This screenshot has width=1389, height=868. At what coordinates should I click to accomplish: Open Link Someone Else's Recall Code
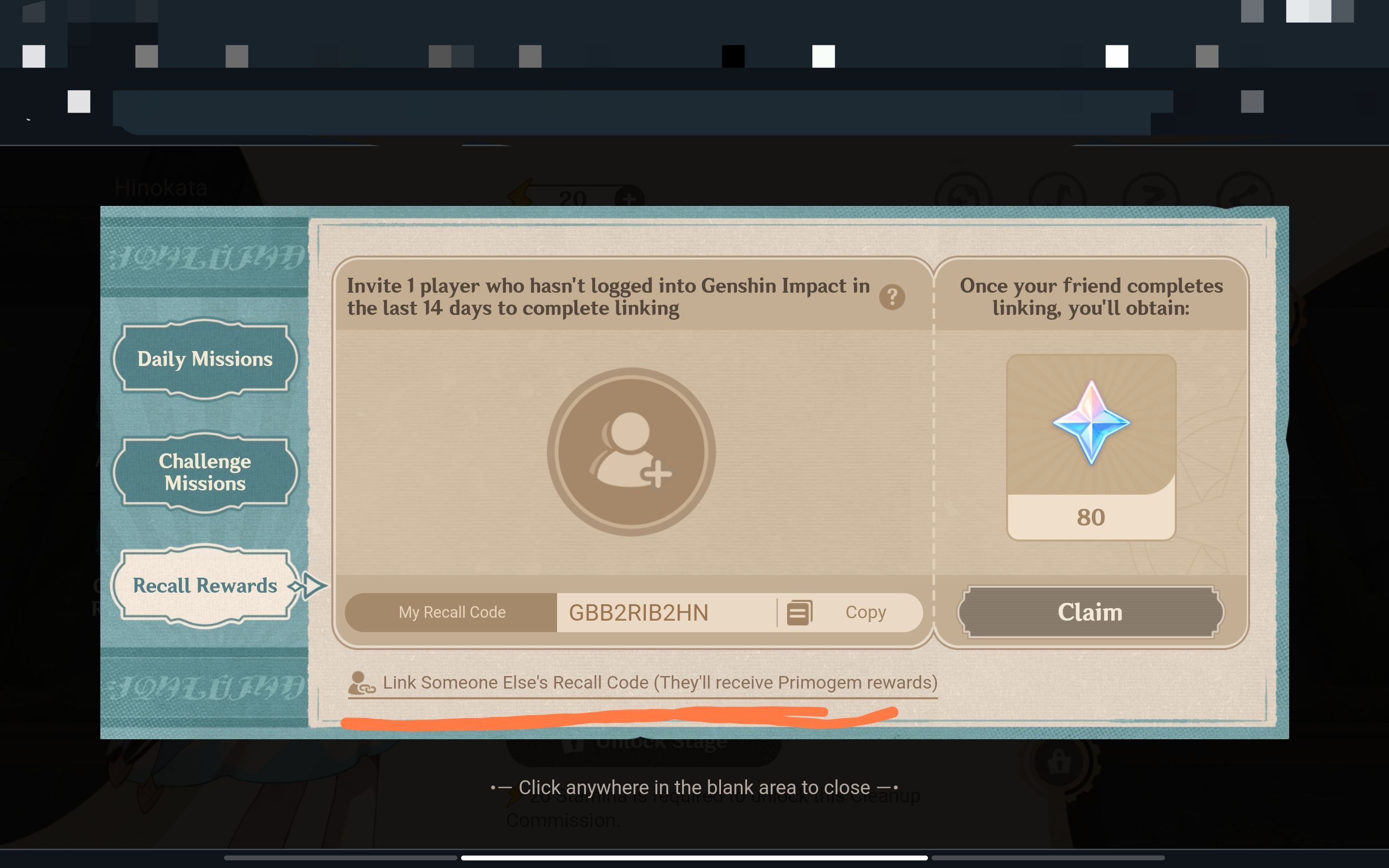[660, 682]
